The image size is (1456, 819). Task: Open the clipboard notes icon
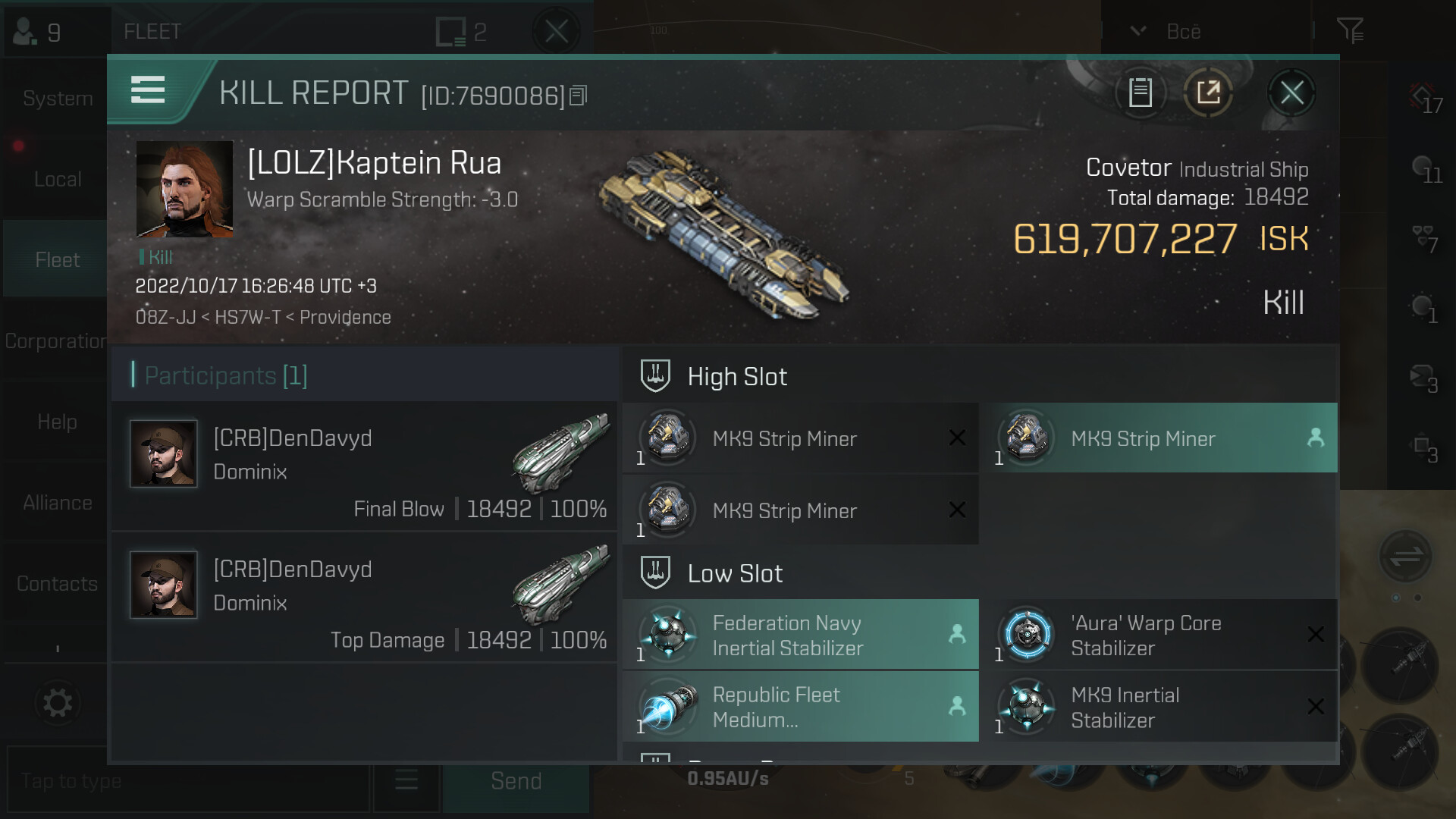tap(1140, 93)
